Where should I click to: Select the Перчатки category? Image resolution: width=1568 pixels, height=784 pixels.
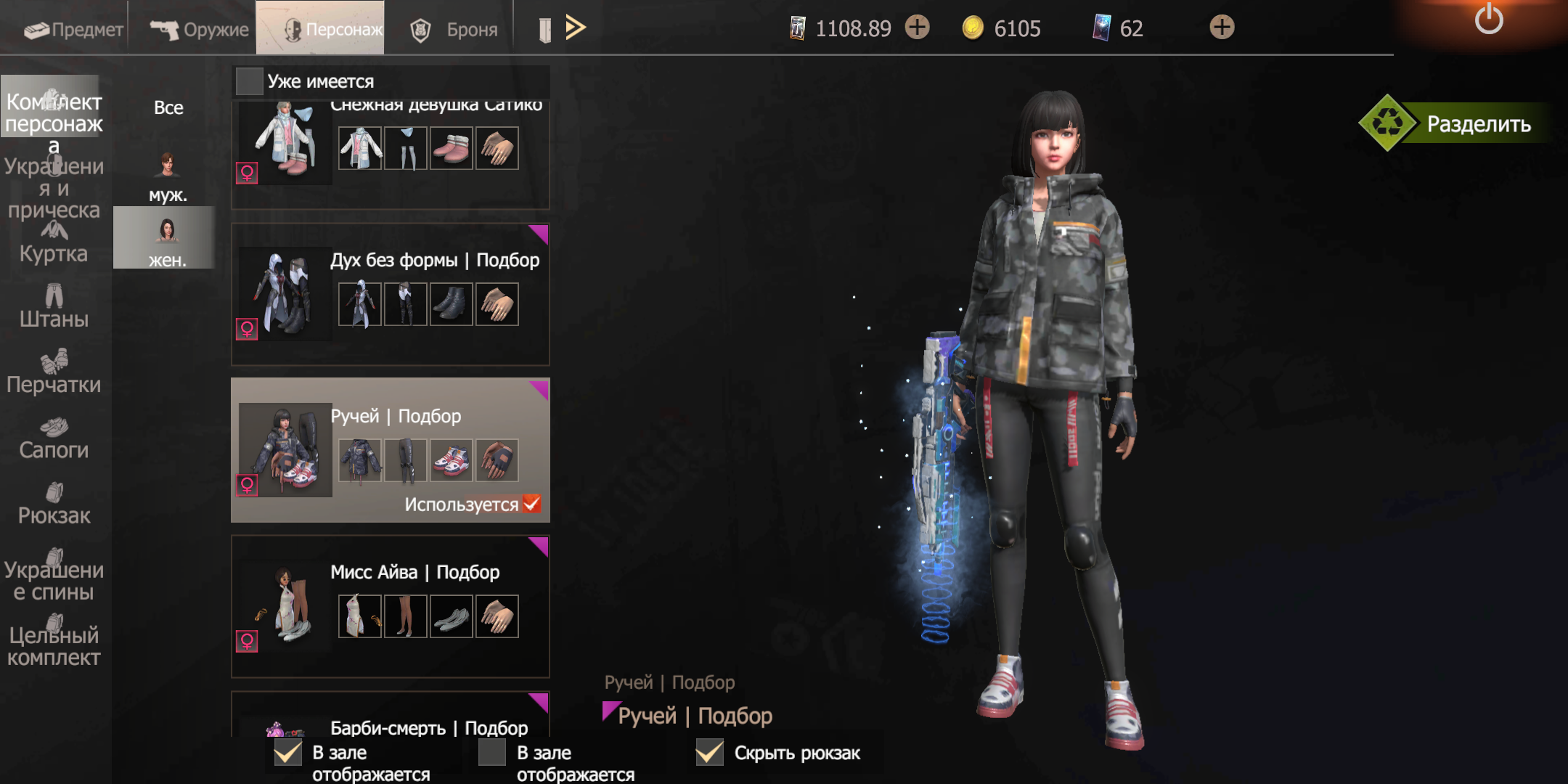[54, 372]
